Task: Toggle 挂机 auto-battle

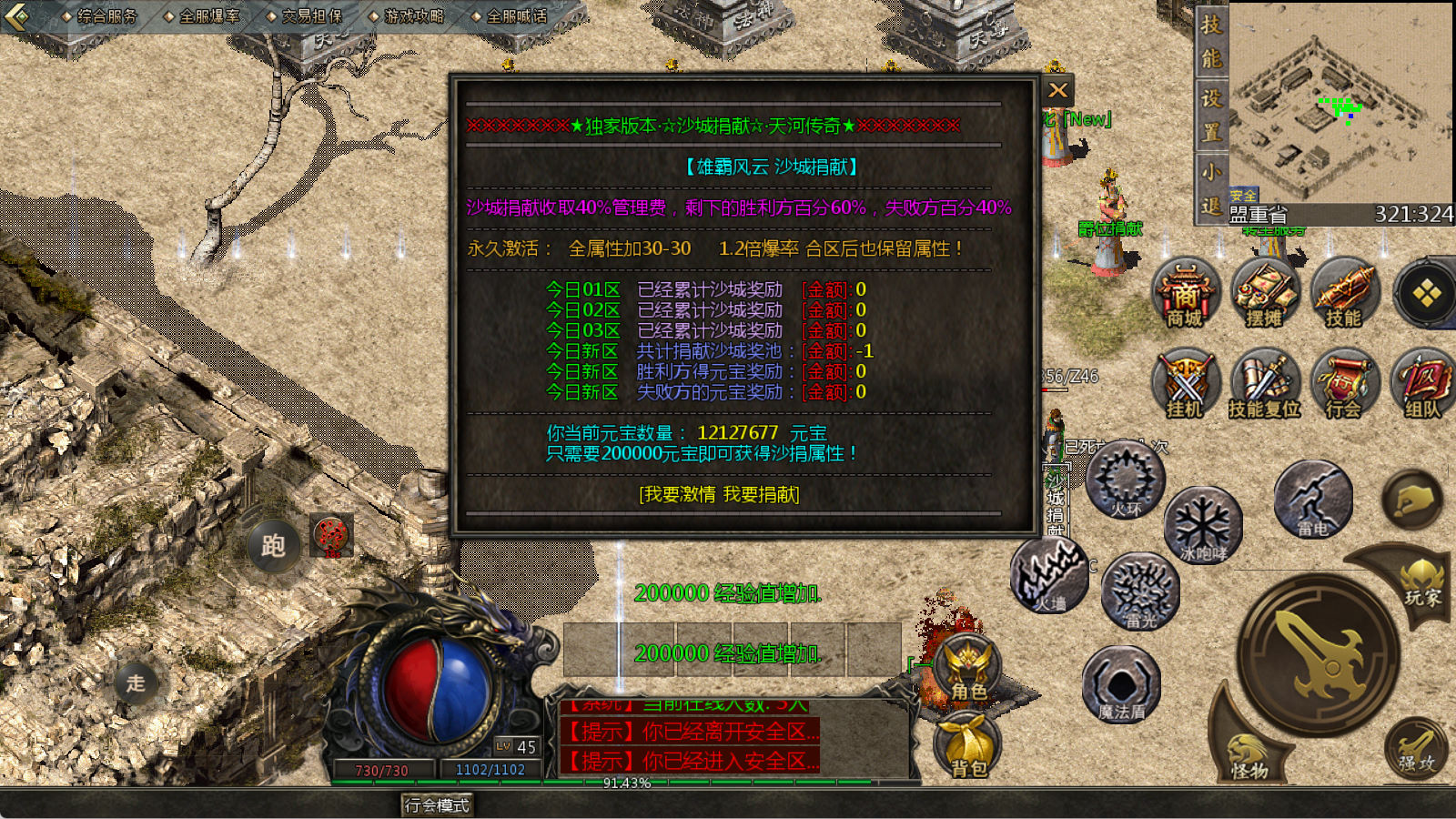Action: pos(1186,383)
